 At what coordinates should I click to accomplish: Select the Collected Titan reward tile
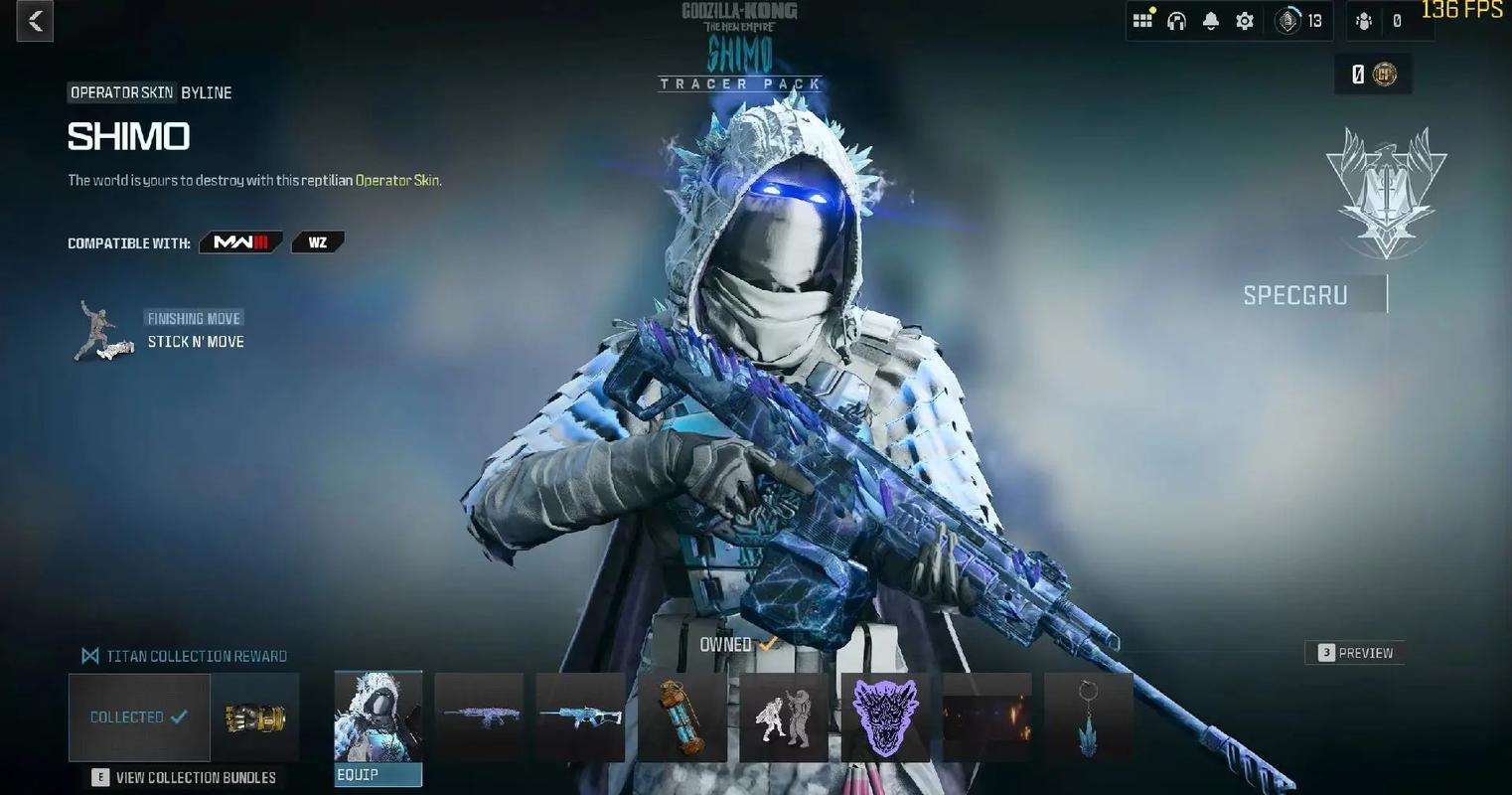click(139, 717)
